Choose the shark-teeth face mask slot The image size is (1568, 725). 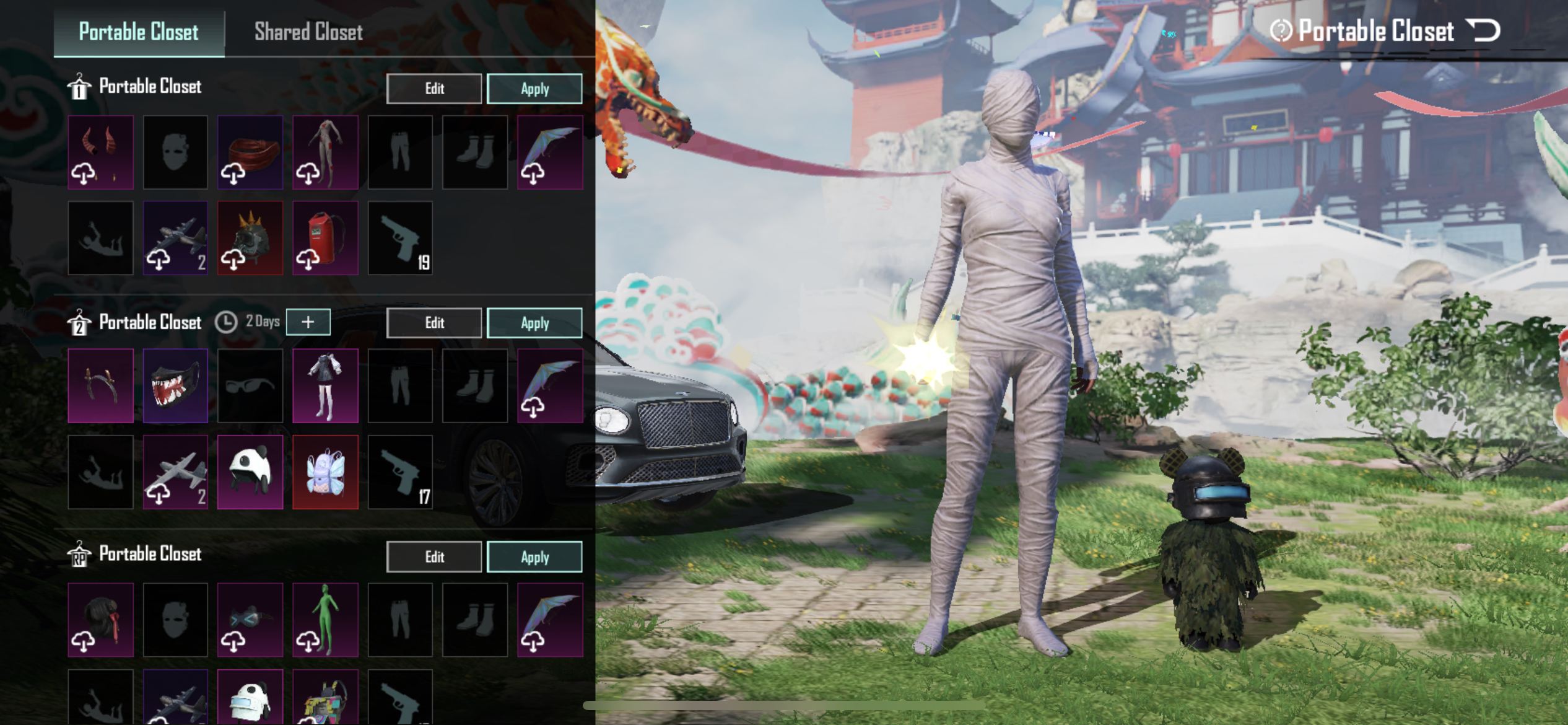pos(175,386)
